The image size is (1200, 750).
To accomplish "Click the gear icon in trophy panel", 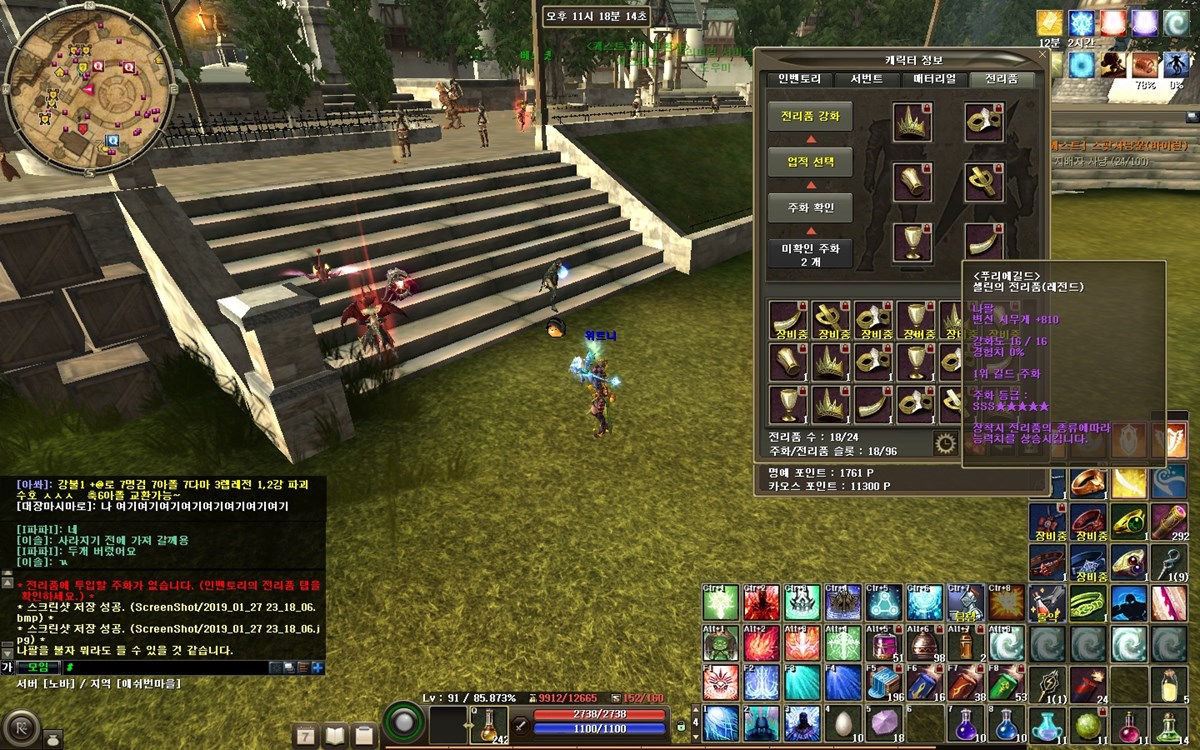I will pyautogui.click(x=943, y=442).
